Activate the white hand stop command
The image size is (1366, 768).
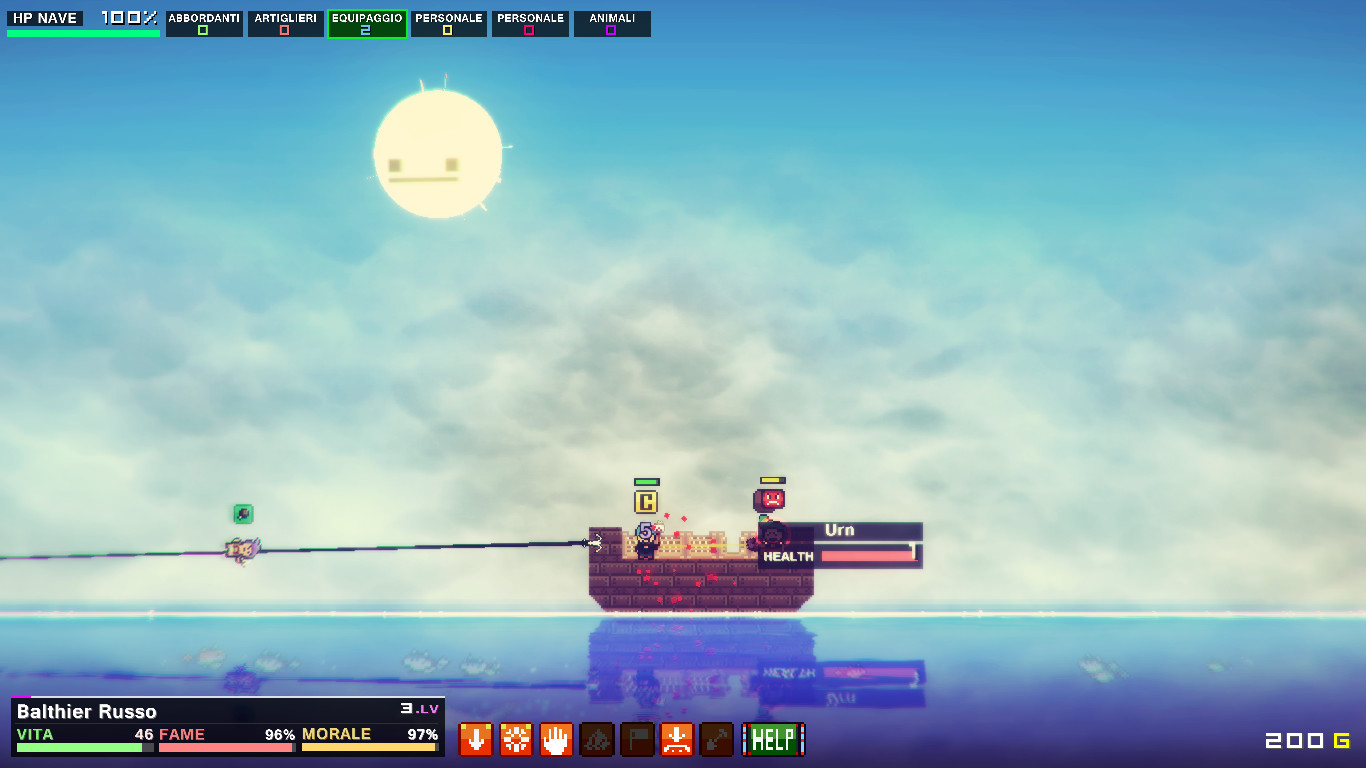tap(556, 740)
